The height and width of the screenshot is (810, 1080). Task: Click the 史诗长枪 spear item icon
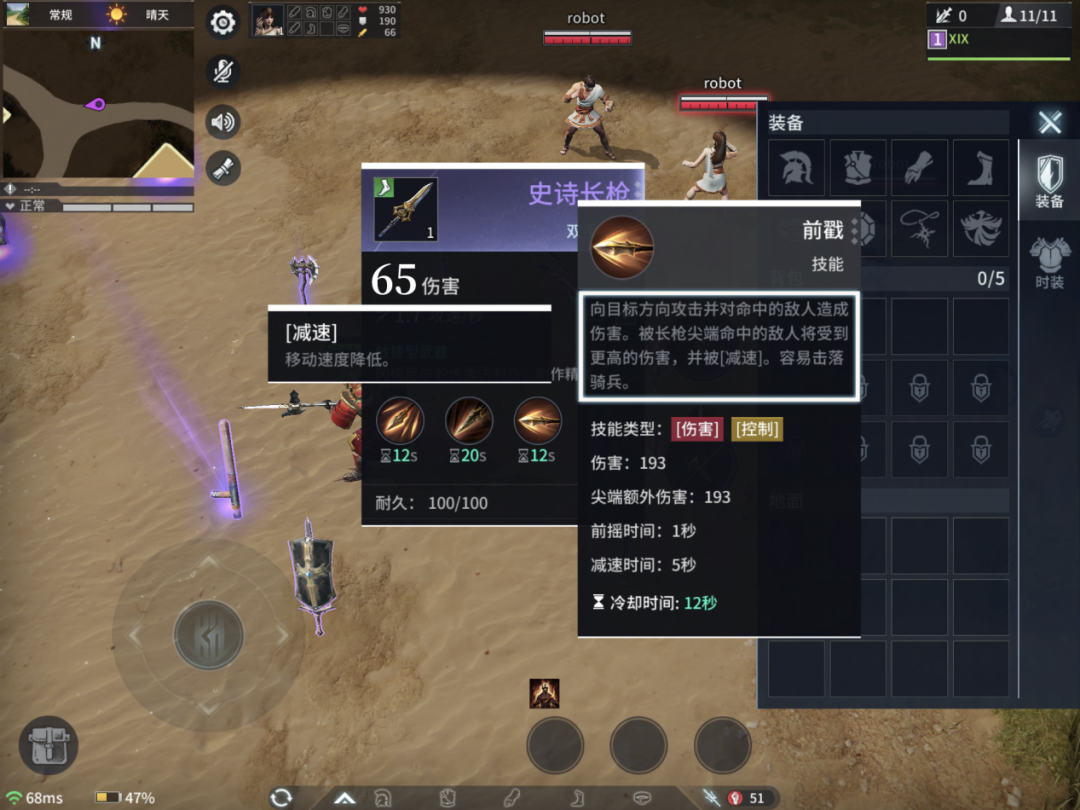coord(405,209)
